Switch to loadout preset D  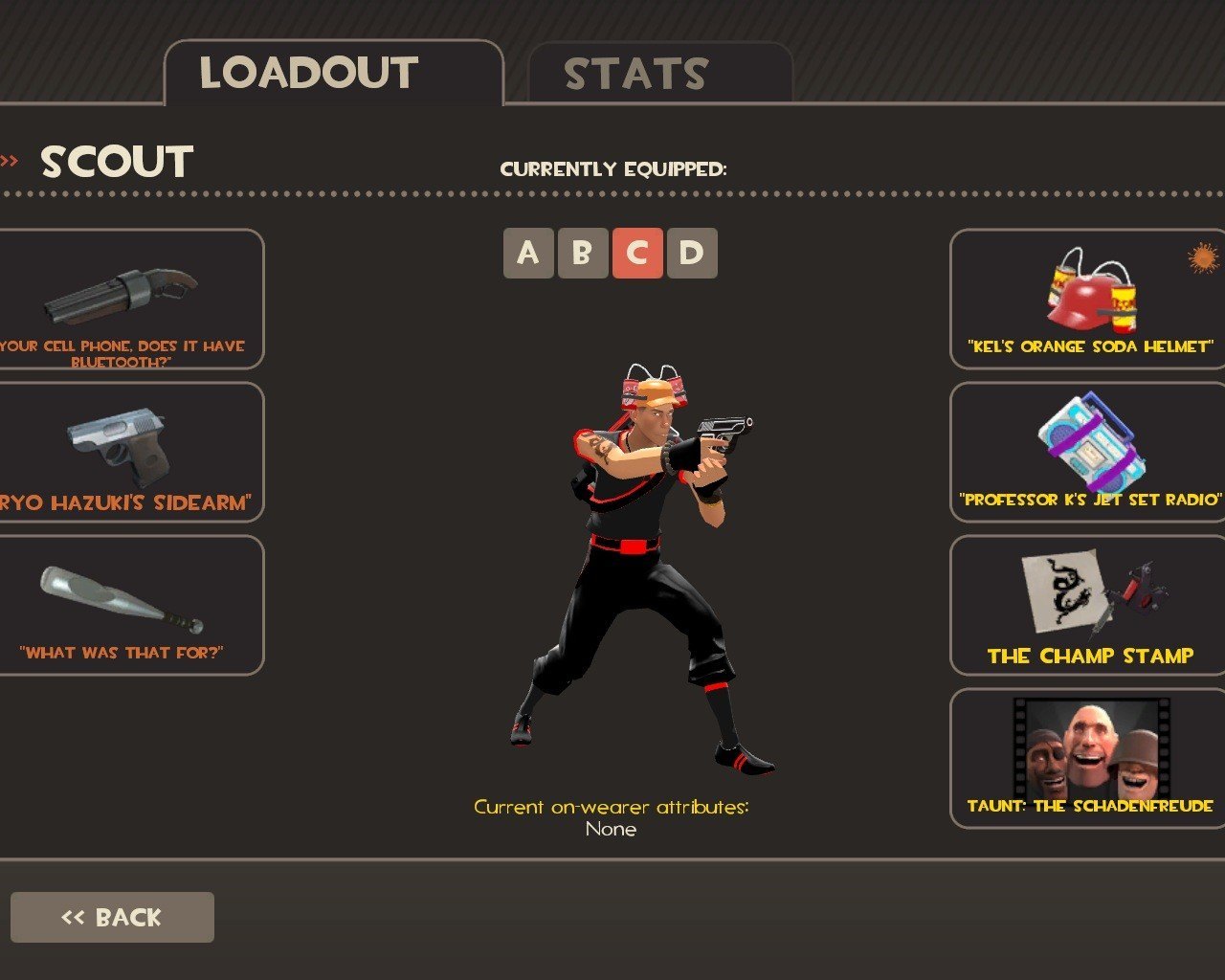(x=691, y=254)
